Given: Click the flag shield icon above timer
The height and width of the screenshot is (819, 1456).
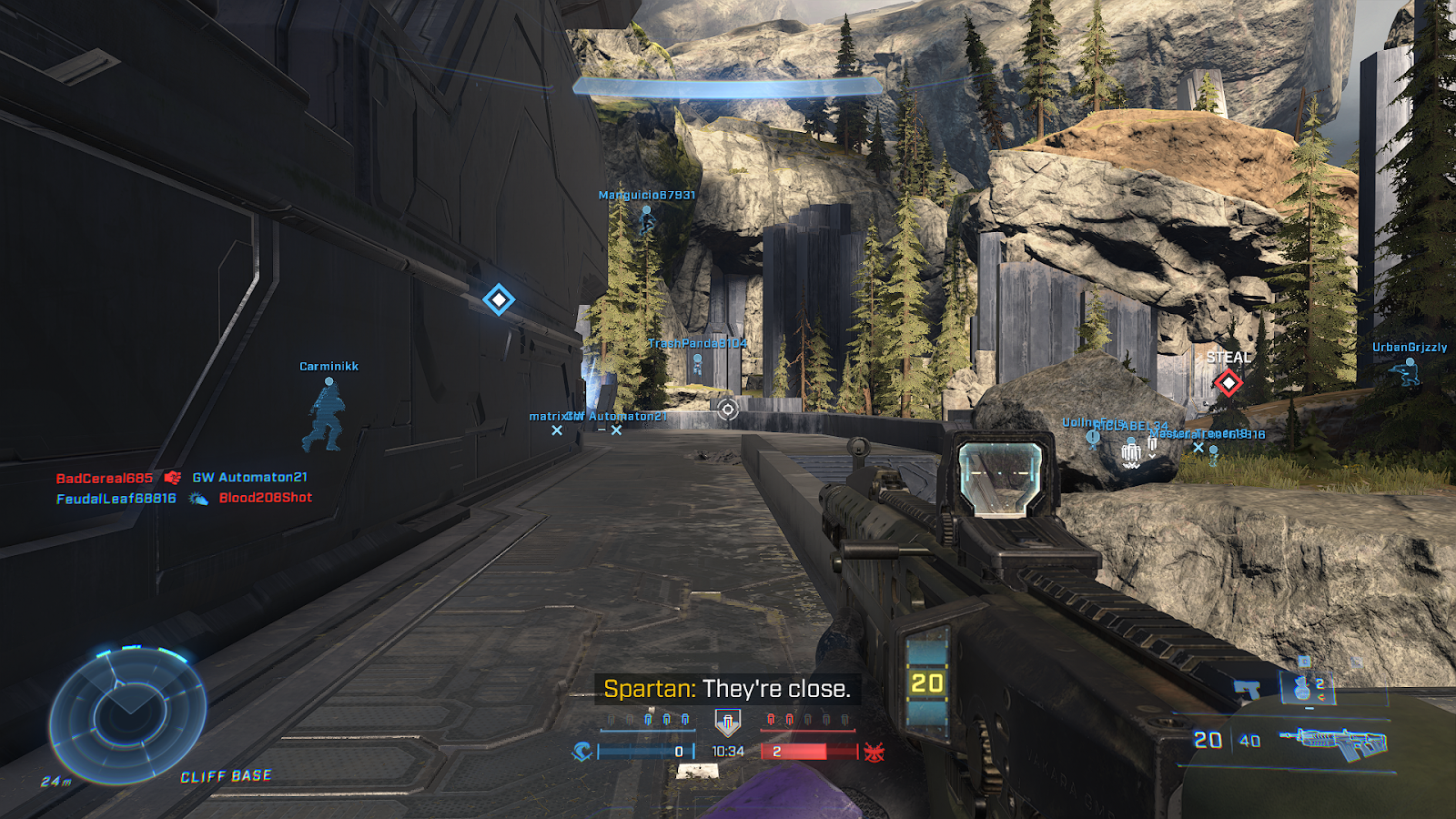Looking at the screenshot, I should 727,723.
